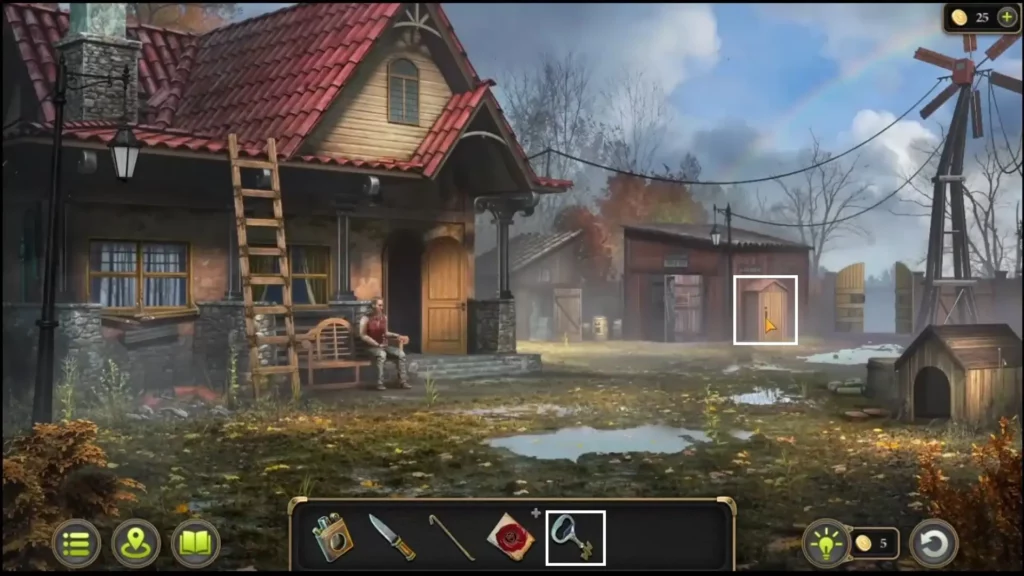Open the task list menu button
The height and width of the screenshot is (576, 1024).
pos(76,543)
